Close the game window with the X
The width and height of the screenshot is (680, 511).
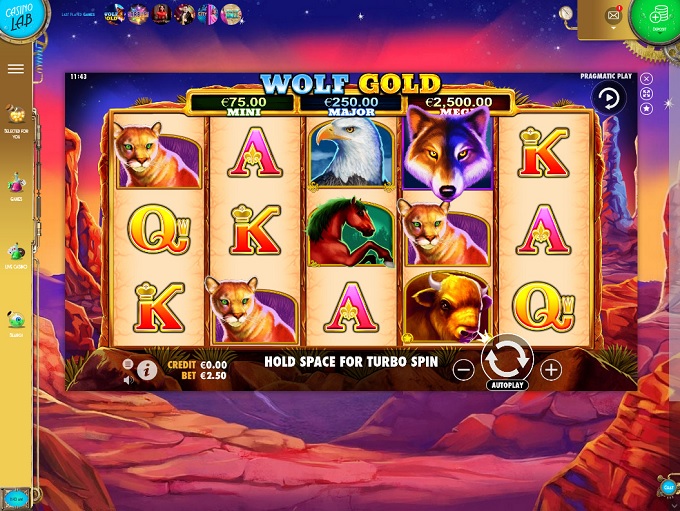[x=647, y=78]
